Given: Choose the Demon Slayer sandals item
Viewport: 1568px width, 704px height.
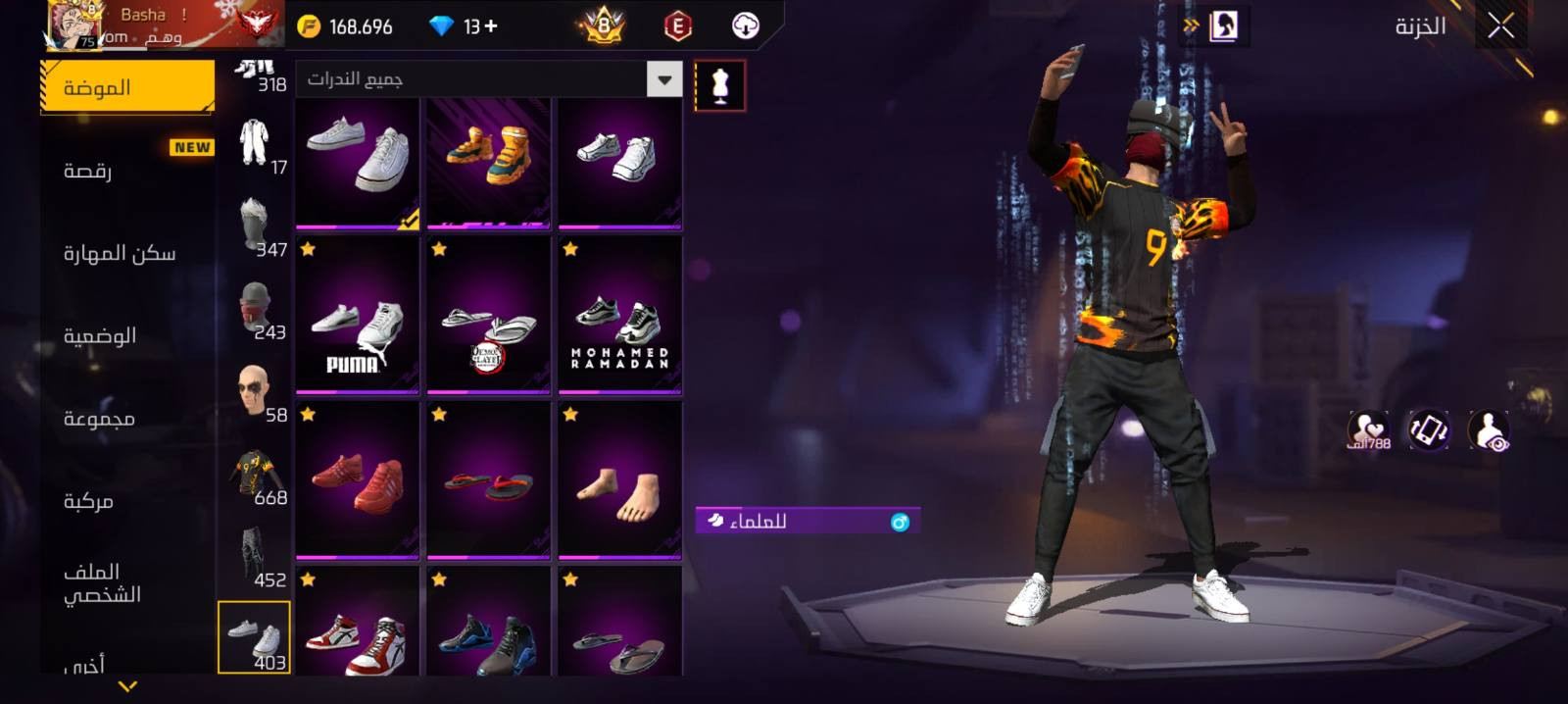Looking at the screenshot, I should point(489,316).
